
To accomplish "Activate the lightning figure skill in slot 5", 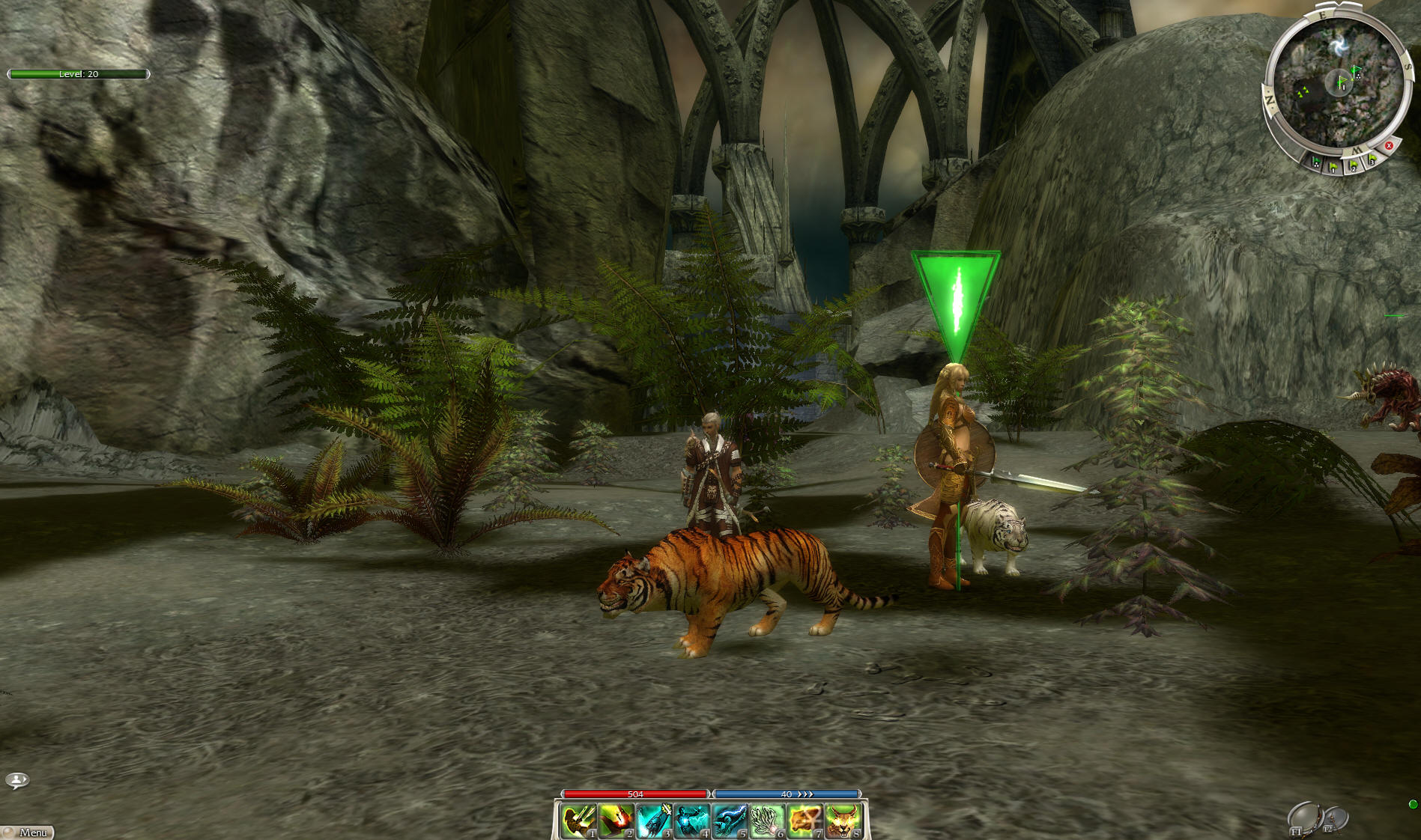I will [729, 821].
